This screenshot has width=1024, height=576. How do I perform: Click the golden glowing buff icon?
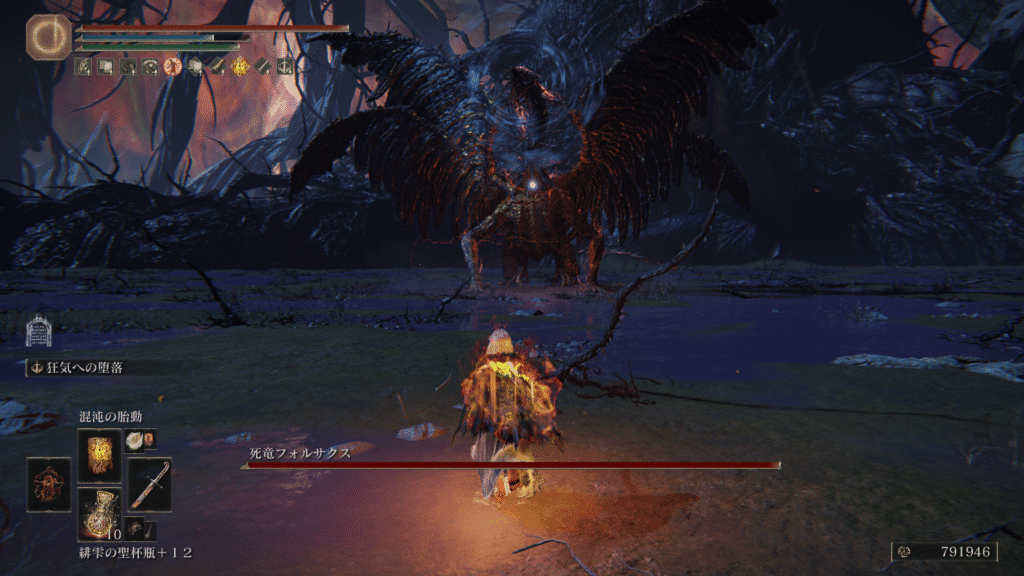click(x=241, y=67)
